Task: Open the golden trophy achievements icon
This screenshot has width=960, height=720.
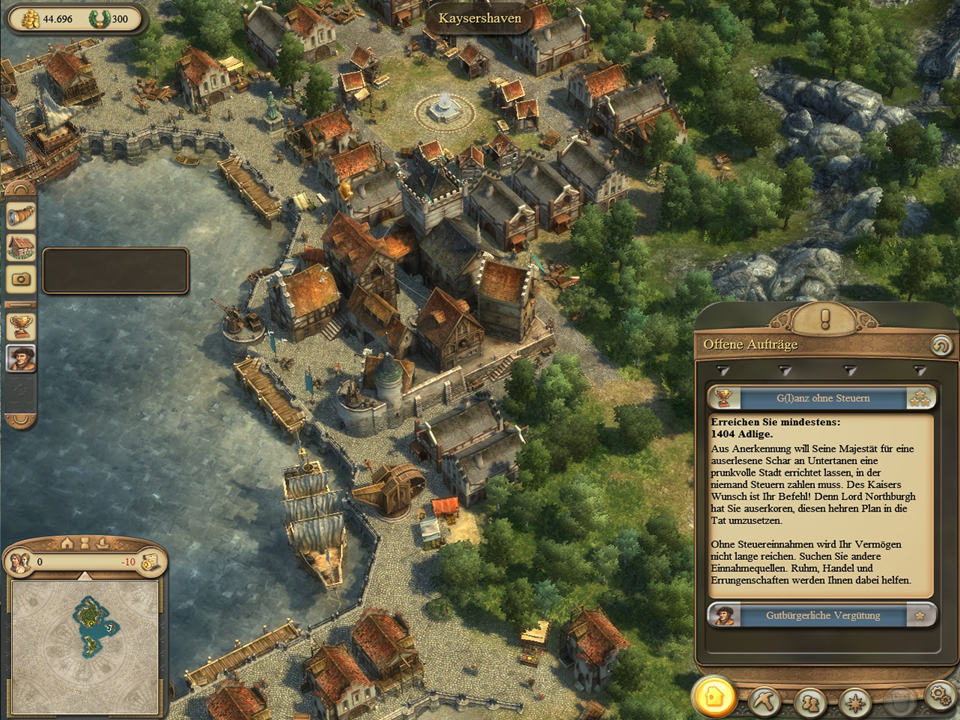Action: tap(20, 325)
